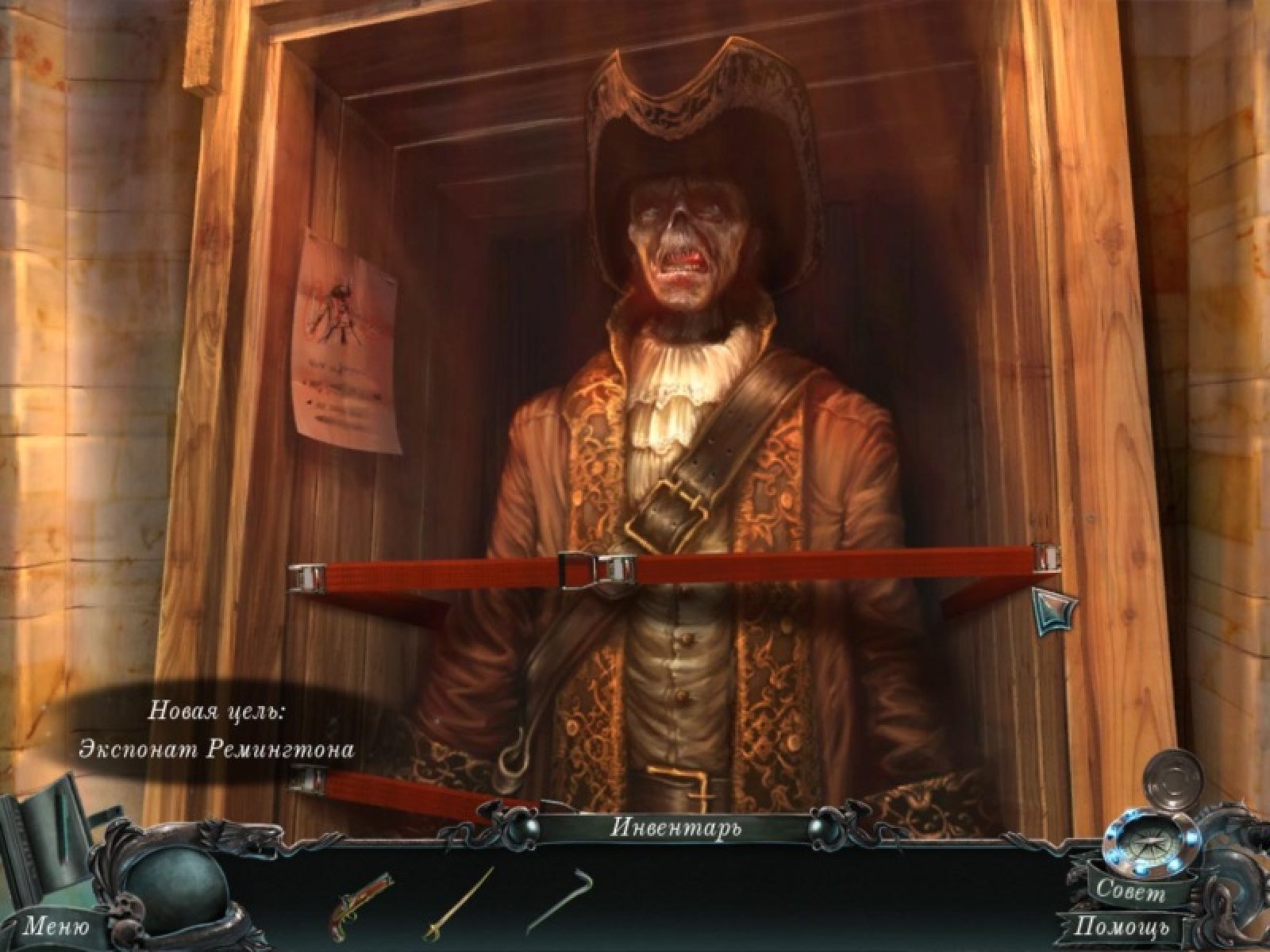This screenshot has height=952, width=1270.
Task: Click the Совет hint button
Action: pyautogui.click(x=1130, y=892)
